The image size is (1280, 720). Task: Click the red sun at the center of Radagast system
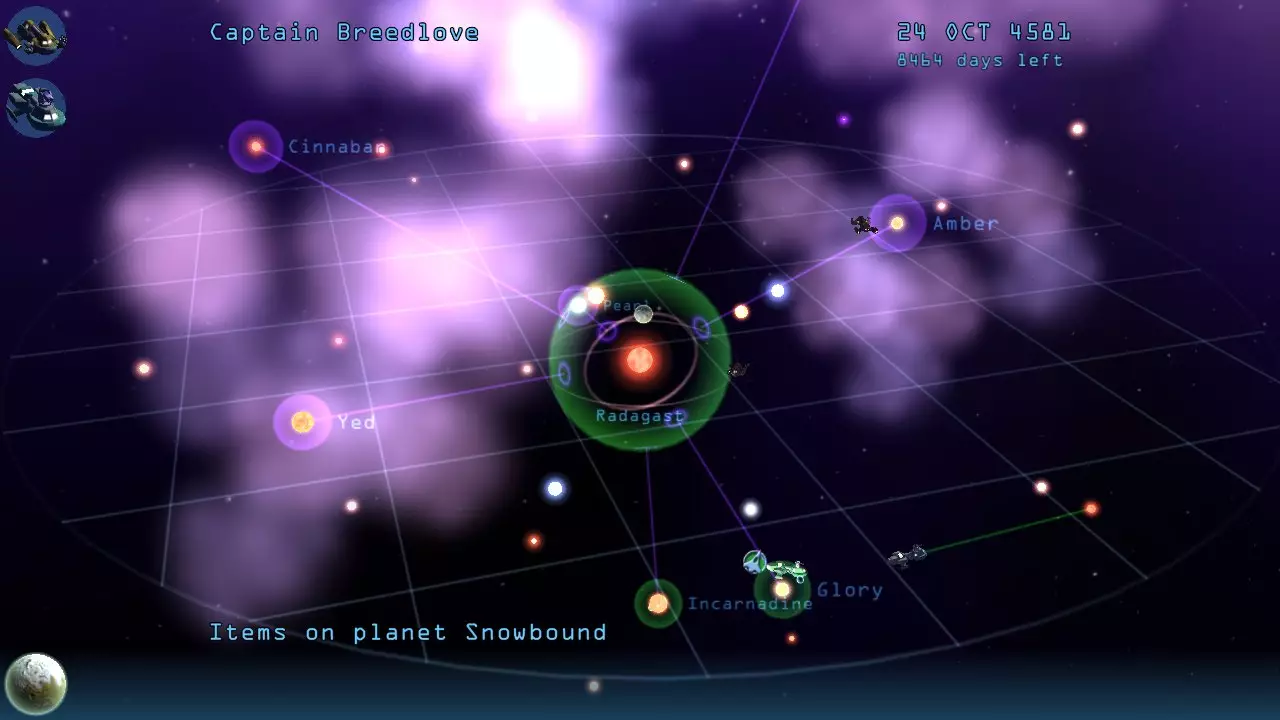click(x=639, y=360)
